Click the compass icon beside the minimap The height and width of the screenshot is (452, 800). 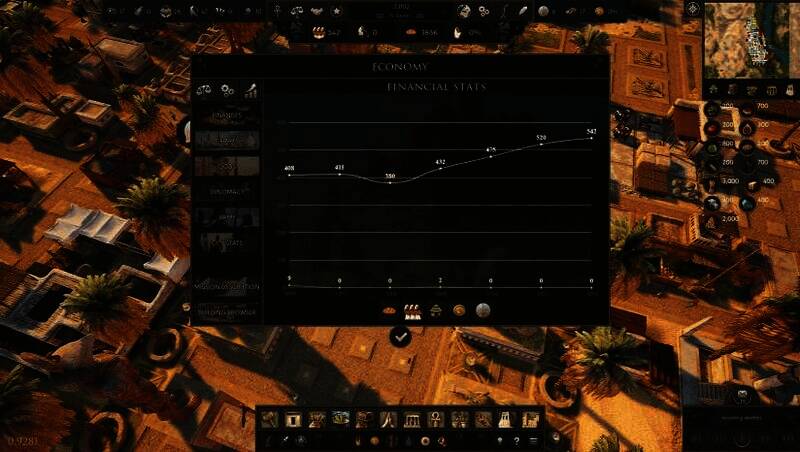(693, 9)
